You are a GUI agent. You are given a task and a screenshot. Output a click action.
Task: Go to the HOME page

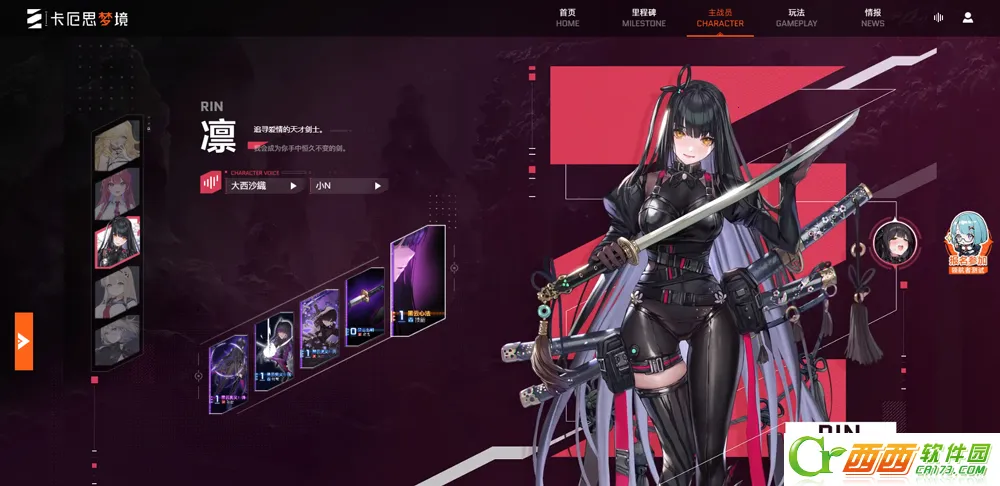click(568, 17)
